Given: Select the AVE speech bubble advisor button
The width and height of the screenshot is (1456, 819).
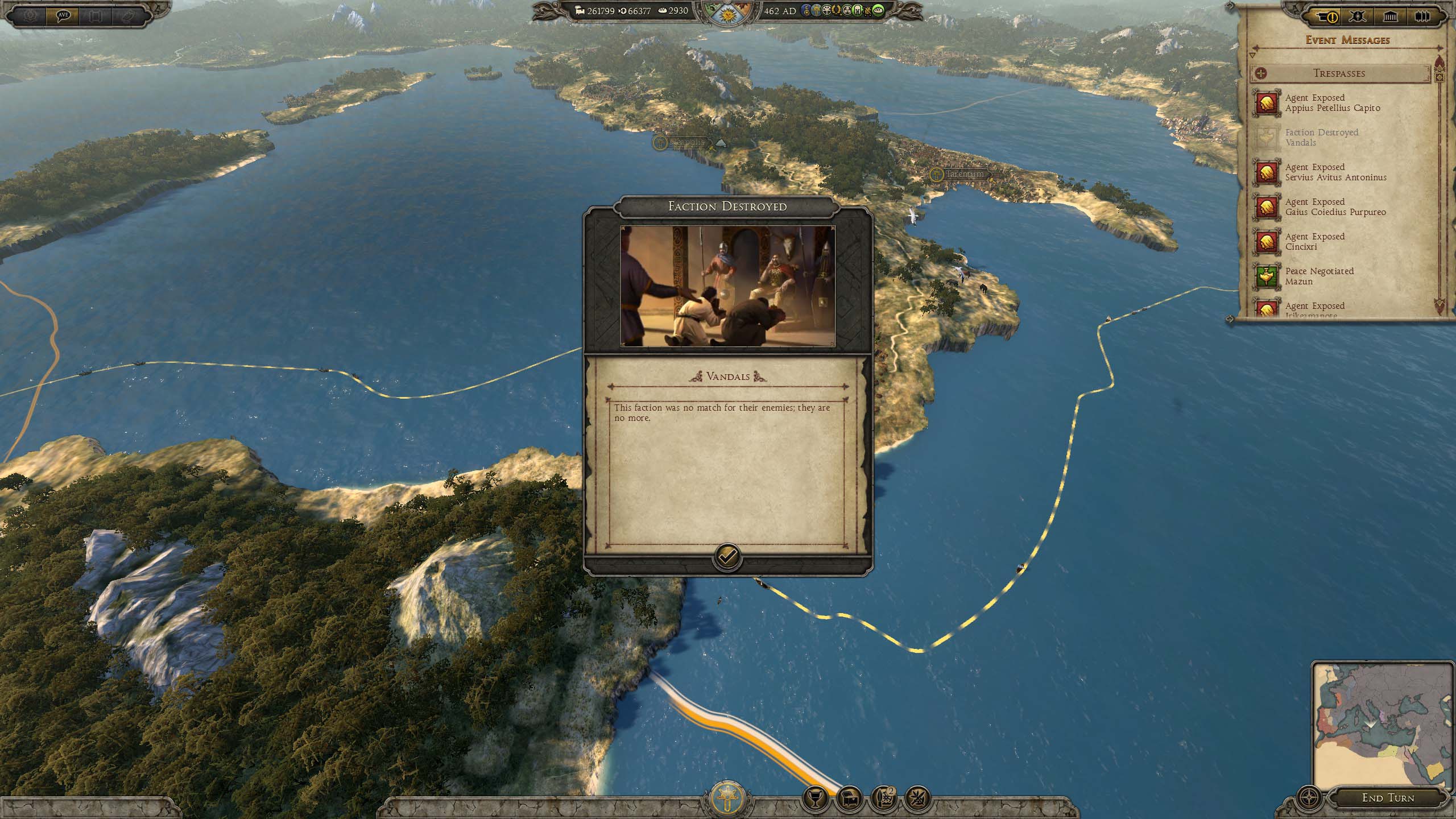Looking at the screenshot, I should click(63, 15).
